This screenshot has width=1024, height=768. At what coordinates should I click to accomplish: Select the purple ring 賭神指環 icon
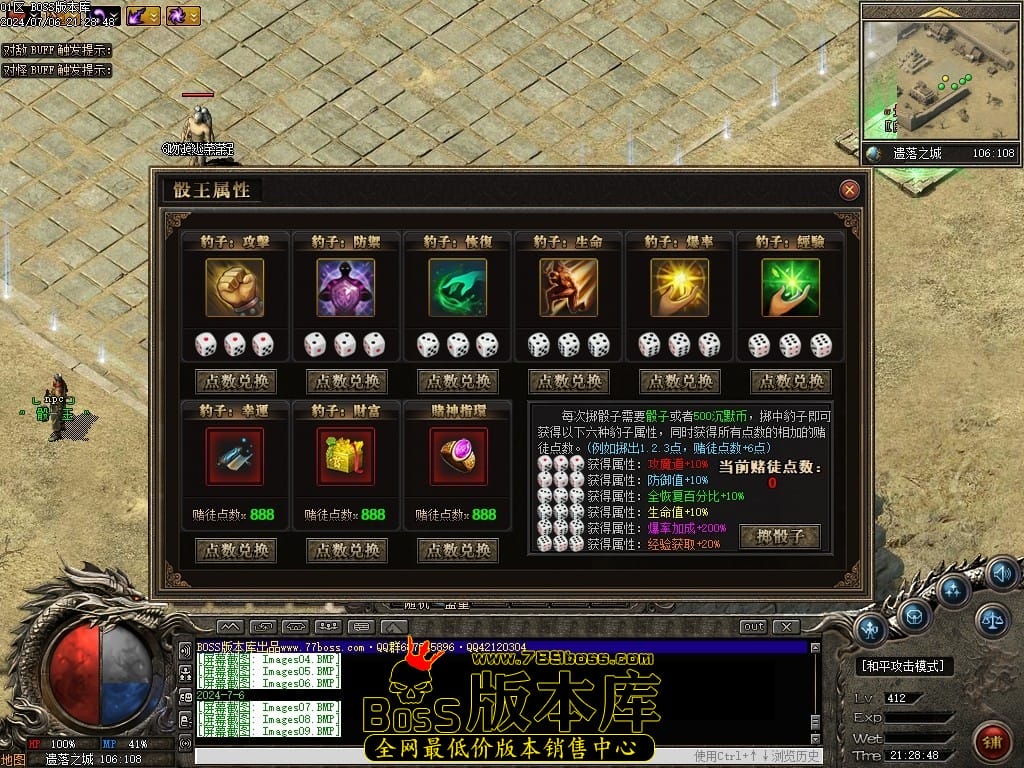coord(458,457)
